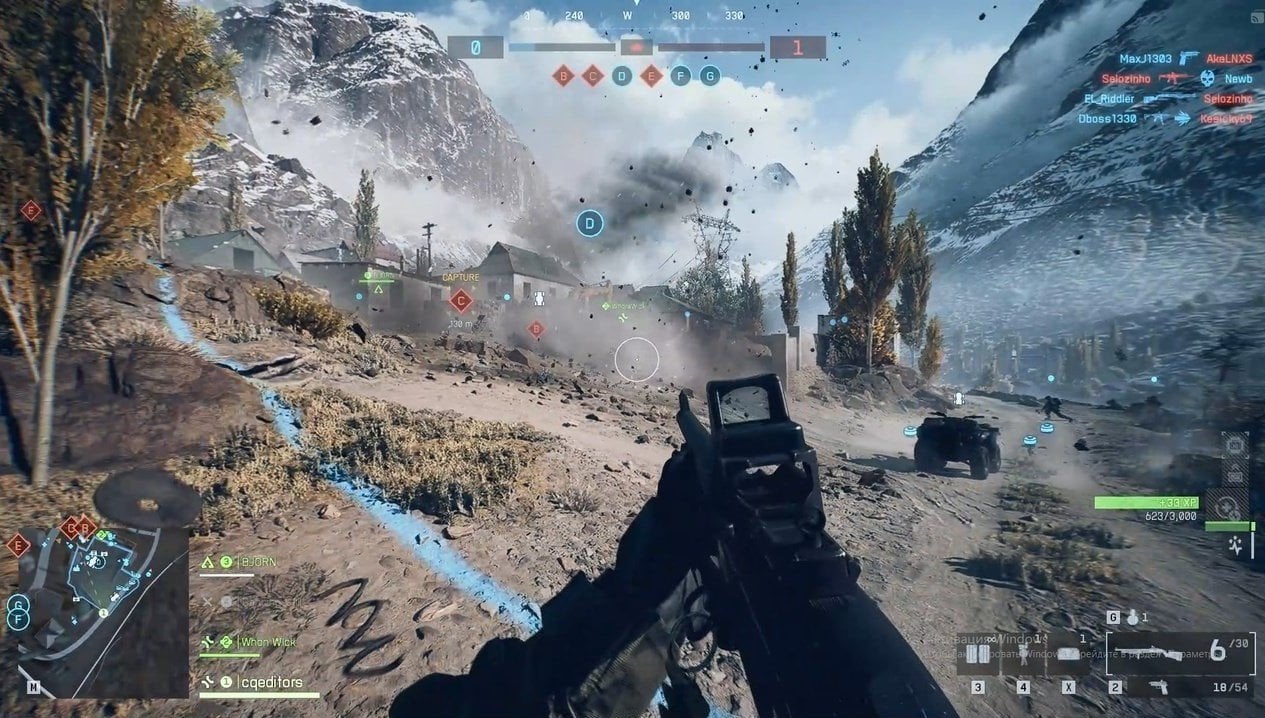The height and width of the screenshot is (718, 1265).
Task: Choose objective E in the flag status row
Action: [x=651, y=75]
